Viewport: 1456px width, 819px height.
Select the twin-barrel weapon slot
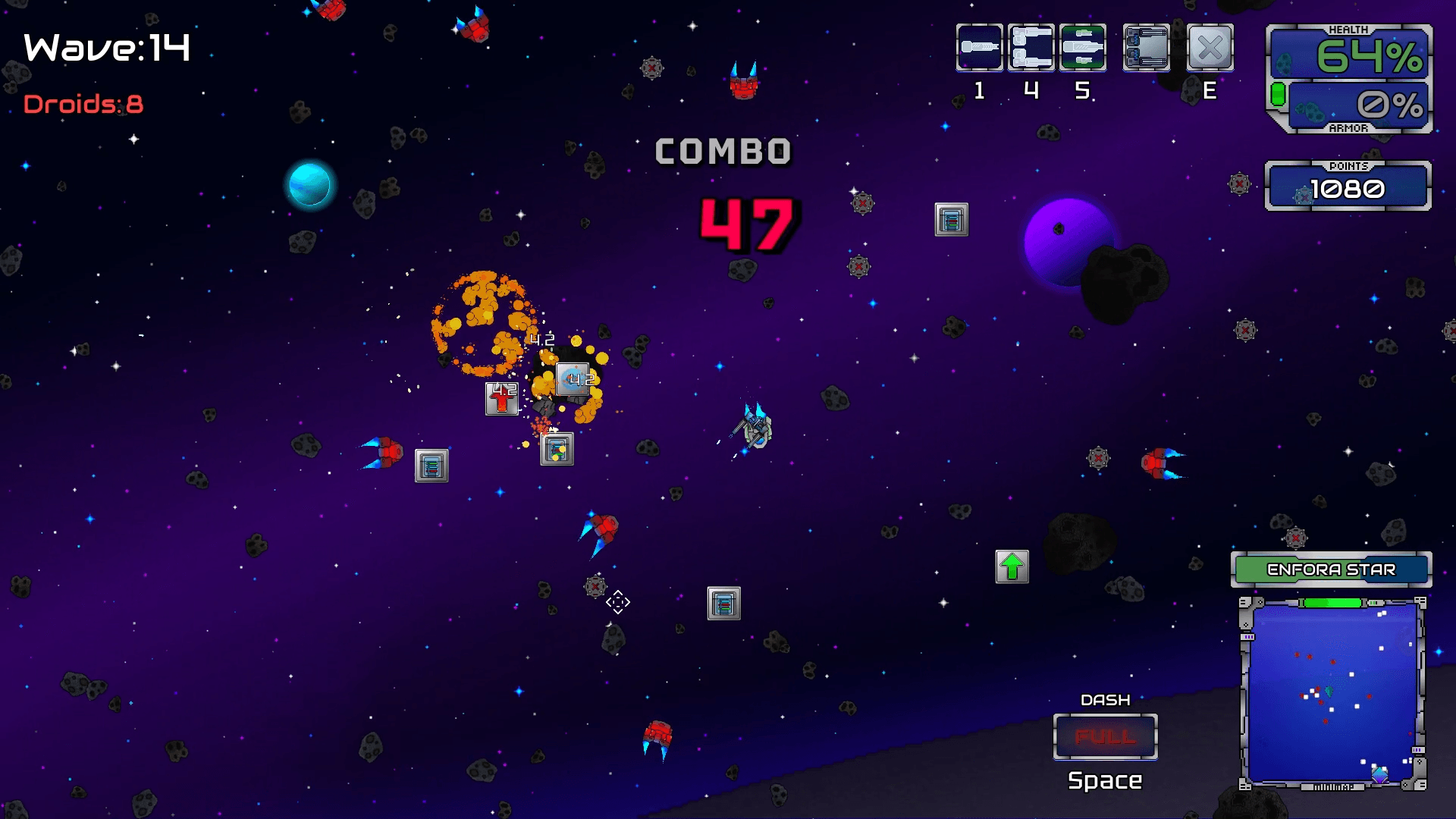(1031, 48)
